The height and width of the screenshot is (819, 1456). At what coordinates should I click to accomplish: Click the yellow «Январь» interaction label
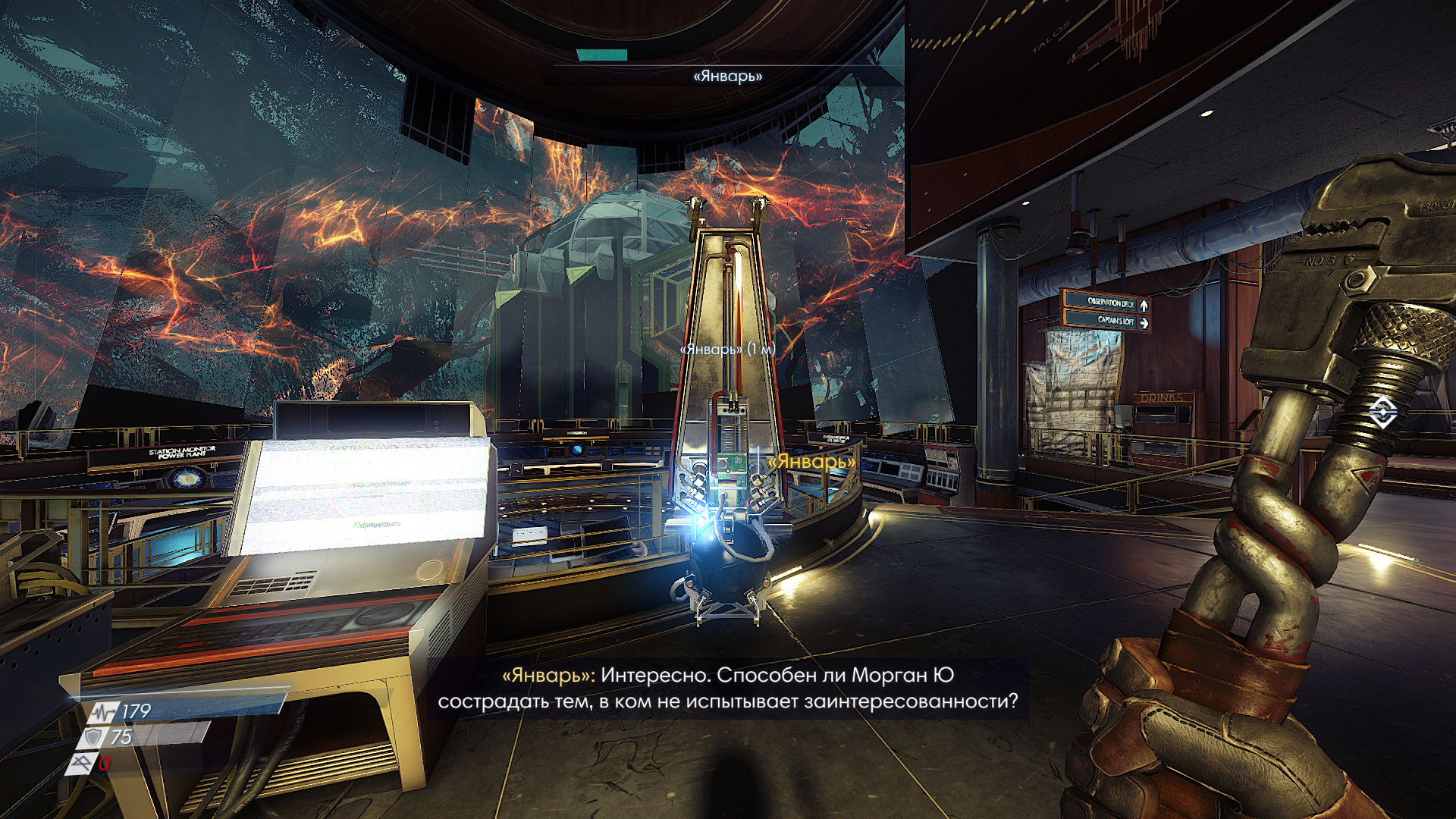coord(811,461)
